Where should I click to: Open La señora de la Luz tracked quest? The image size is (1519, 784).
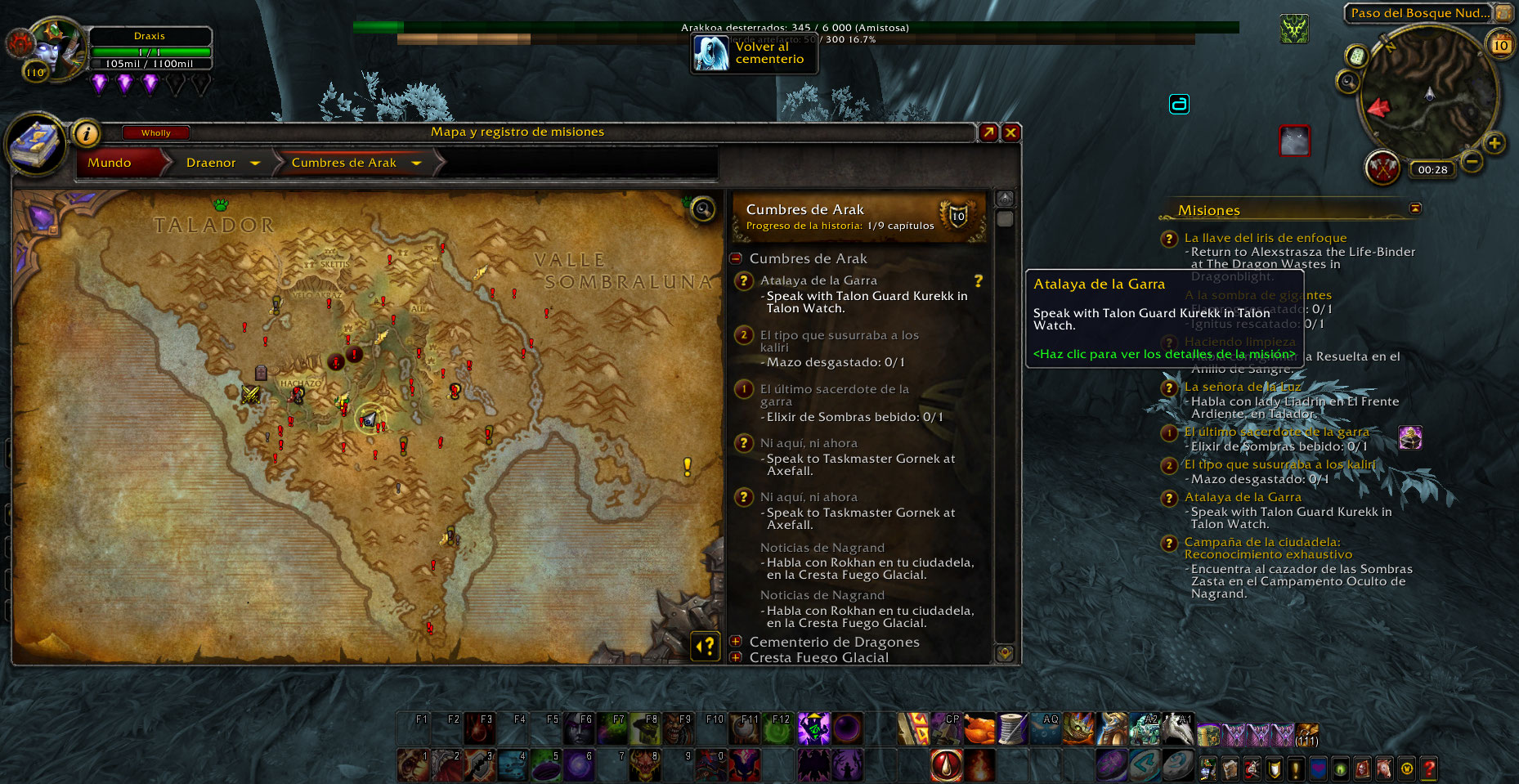point(1243,387)
